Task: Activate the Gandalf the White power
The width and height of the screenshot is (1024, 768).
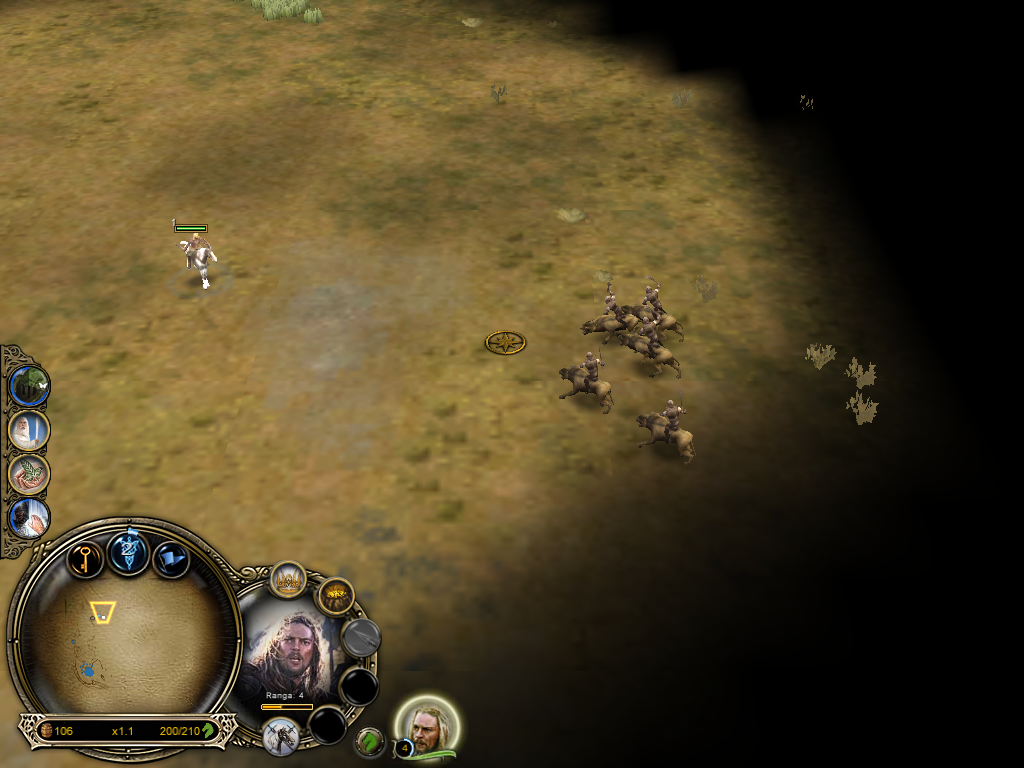Action: click(x=29, y=430)
